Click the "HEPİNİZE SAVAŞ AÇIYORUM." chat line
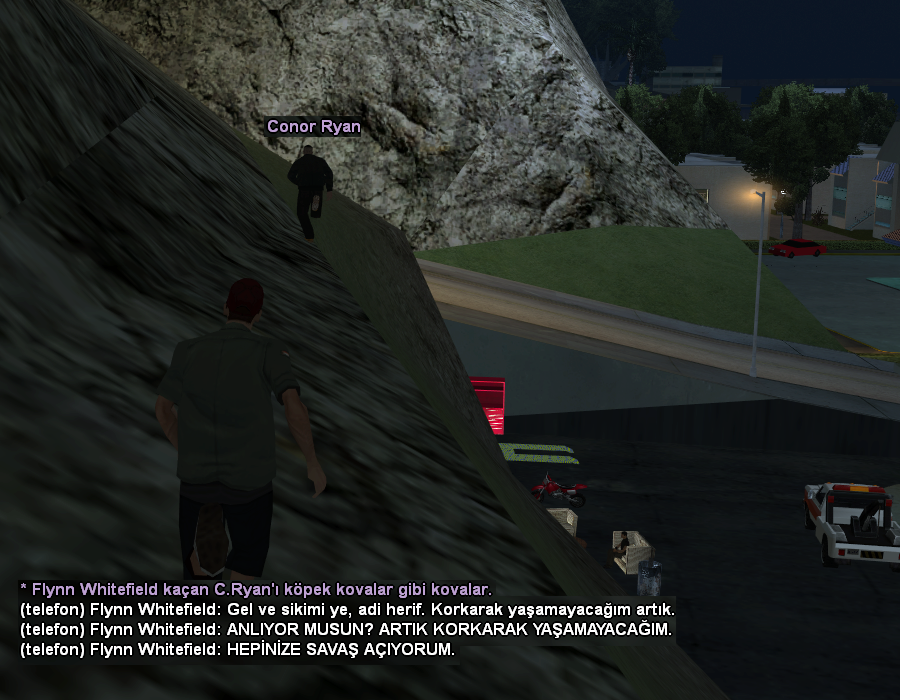Screen dimensions: 900x700 click(x=237, y=650)
